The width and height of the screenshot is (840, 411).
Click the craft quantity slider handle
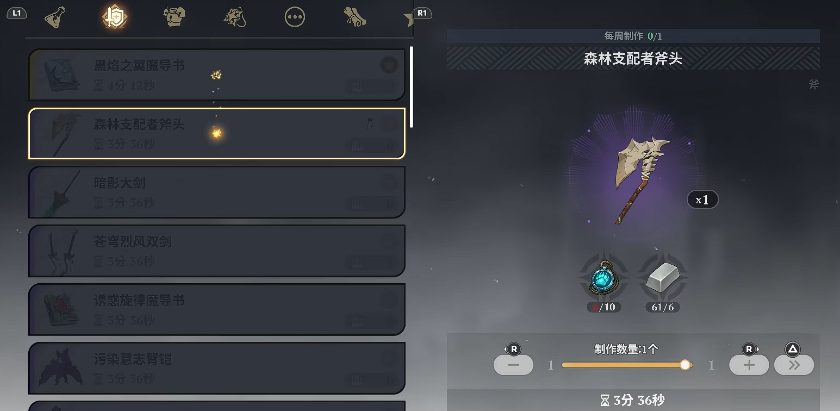pos(685,365)
